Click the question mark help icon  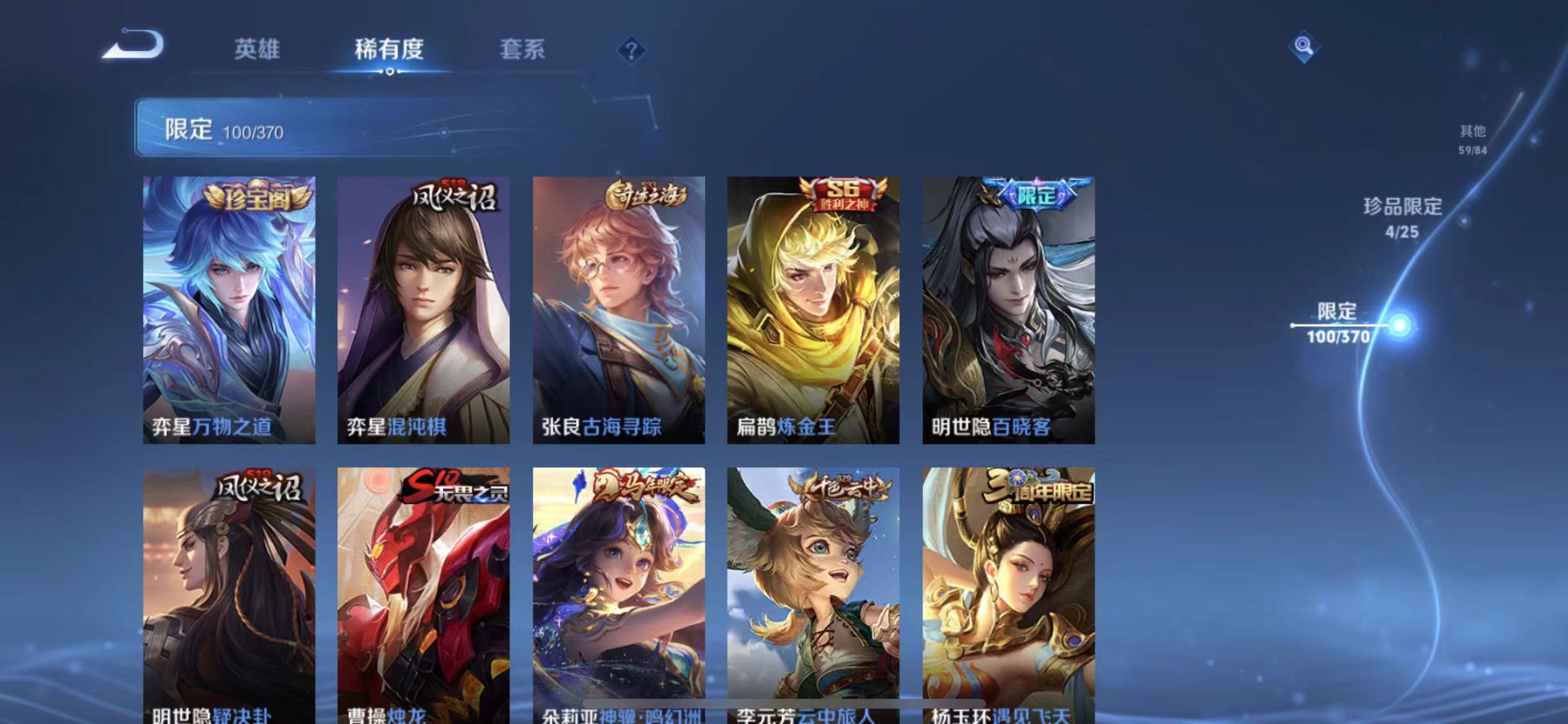(x=633, y=51)
